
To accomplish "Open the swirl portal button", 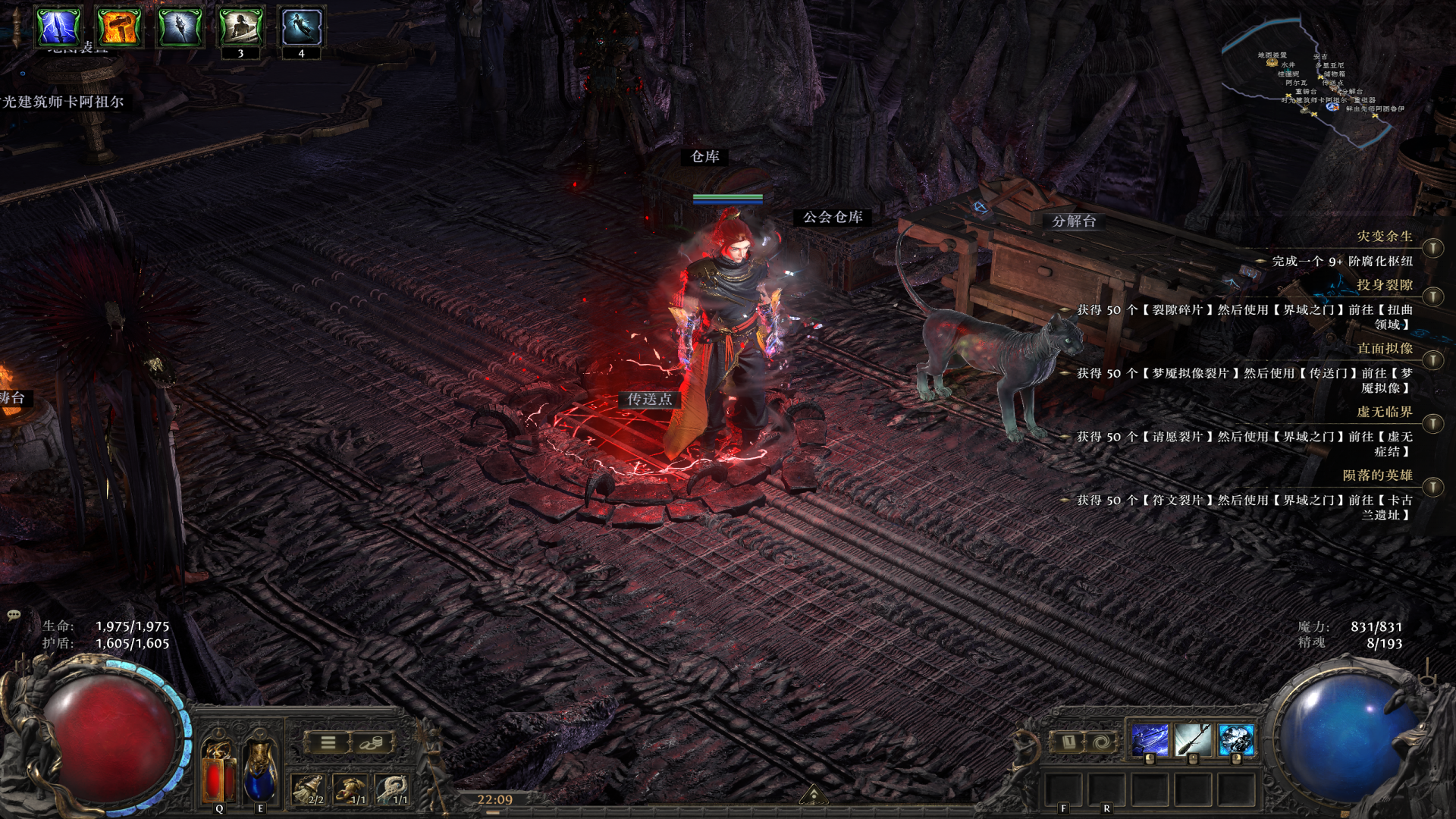I will [1100, 741].
